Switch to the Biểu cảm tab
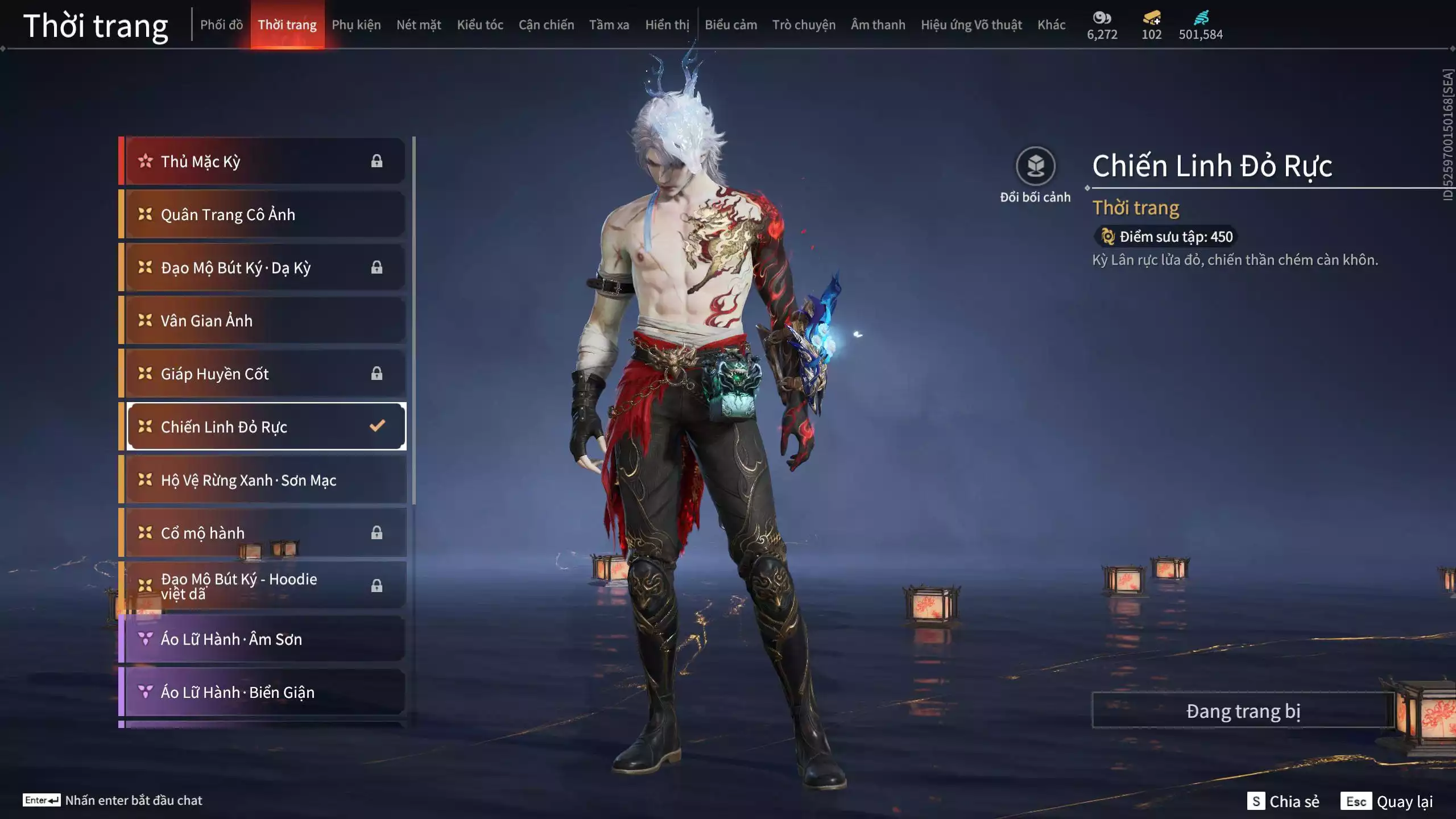This screenshot has height=819, width=1456. pos(731,25)
